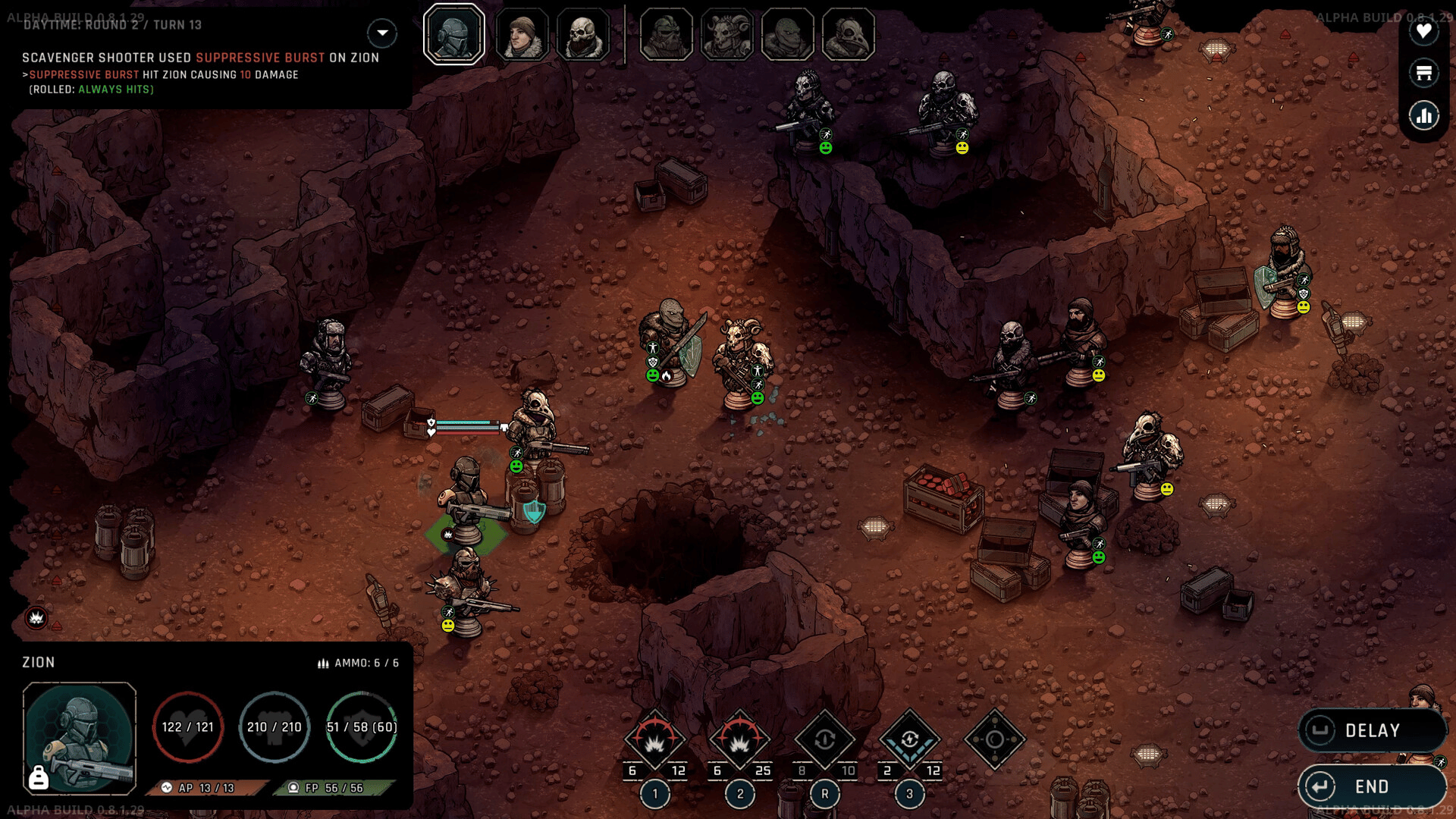Open the bar chart statistics icon
The height and width of the screenshot is (819, 1456).
coord(1423,115)
